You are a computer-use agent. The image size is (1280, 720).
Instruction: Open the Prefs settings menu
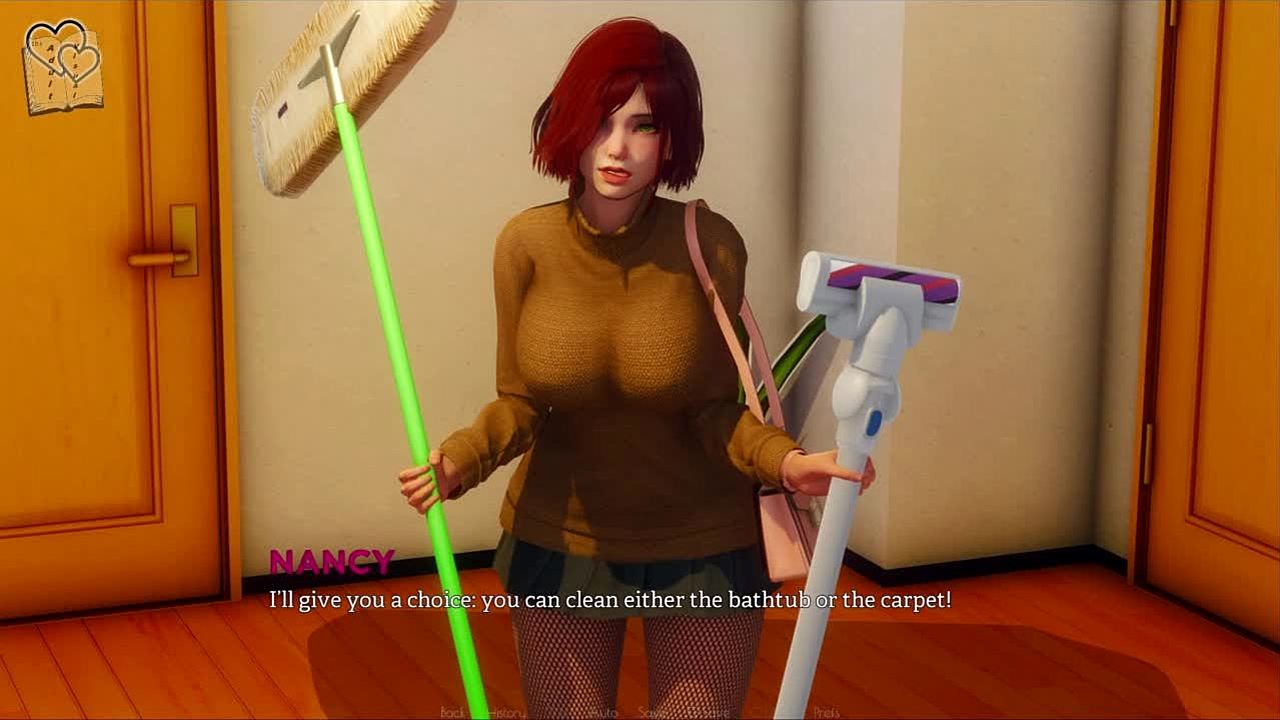tap(826, 713)
